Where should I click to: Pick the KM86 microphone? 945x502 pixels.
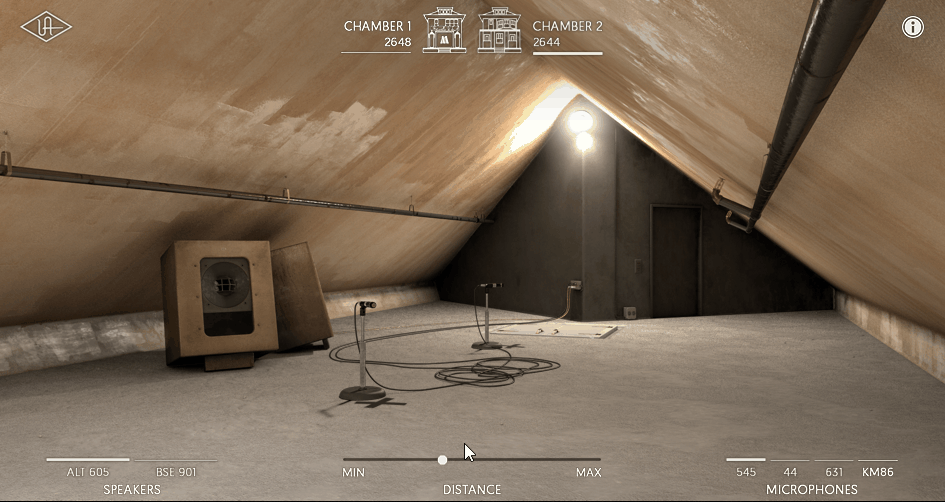pos(877,472)
